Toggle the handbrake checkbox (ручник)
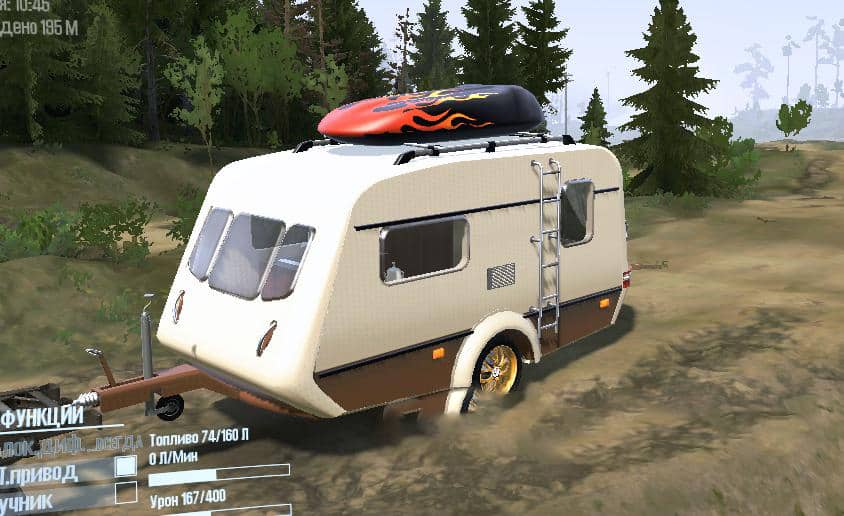The height and width of the screenshot is (516, 844). point(126,492)
